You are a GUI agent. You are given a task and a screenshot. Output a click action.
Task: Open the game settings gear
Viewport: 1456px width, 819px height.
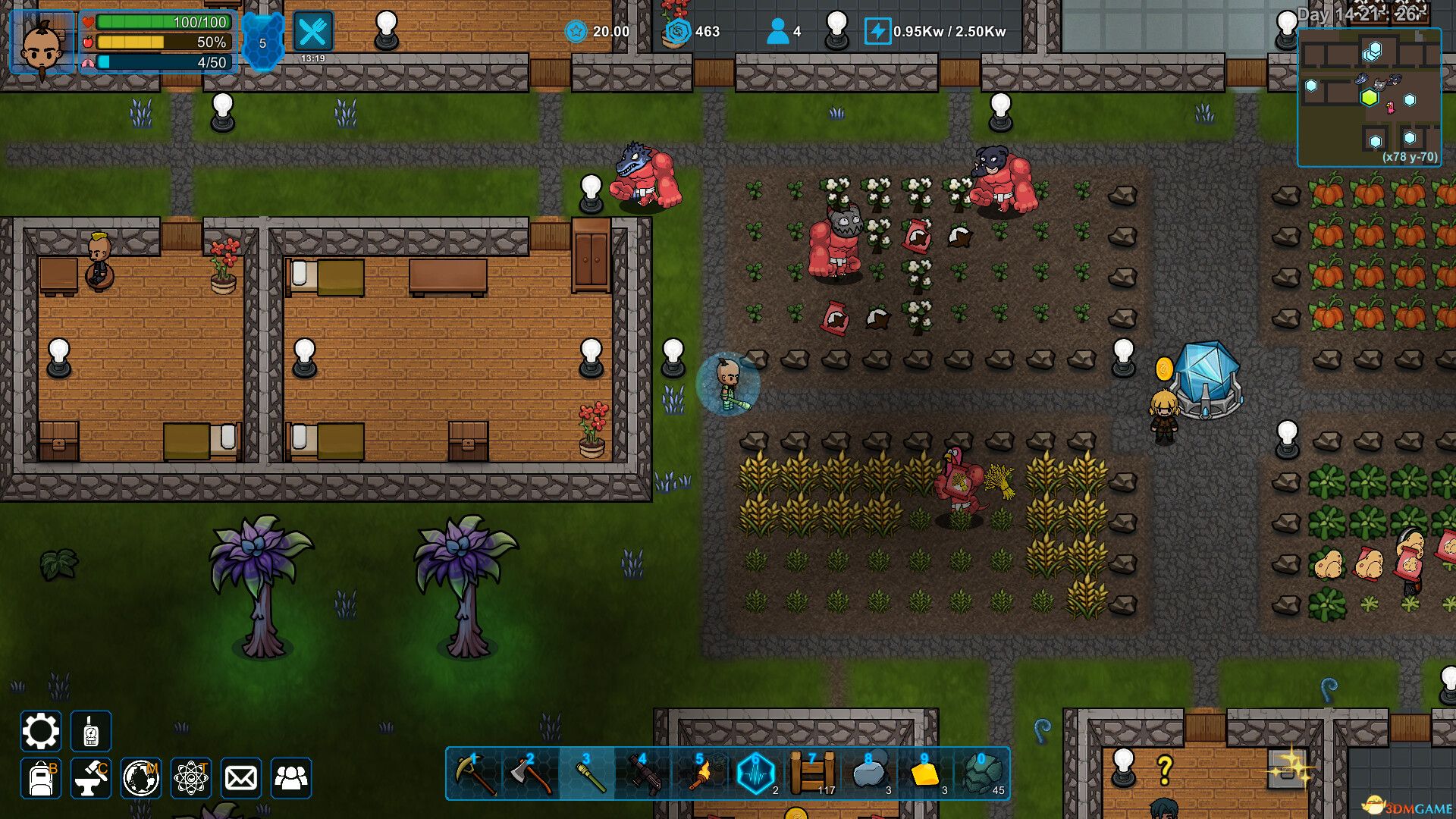pyautogui.click(x=41, y=731)
